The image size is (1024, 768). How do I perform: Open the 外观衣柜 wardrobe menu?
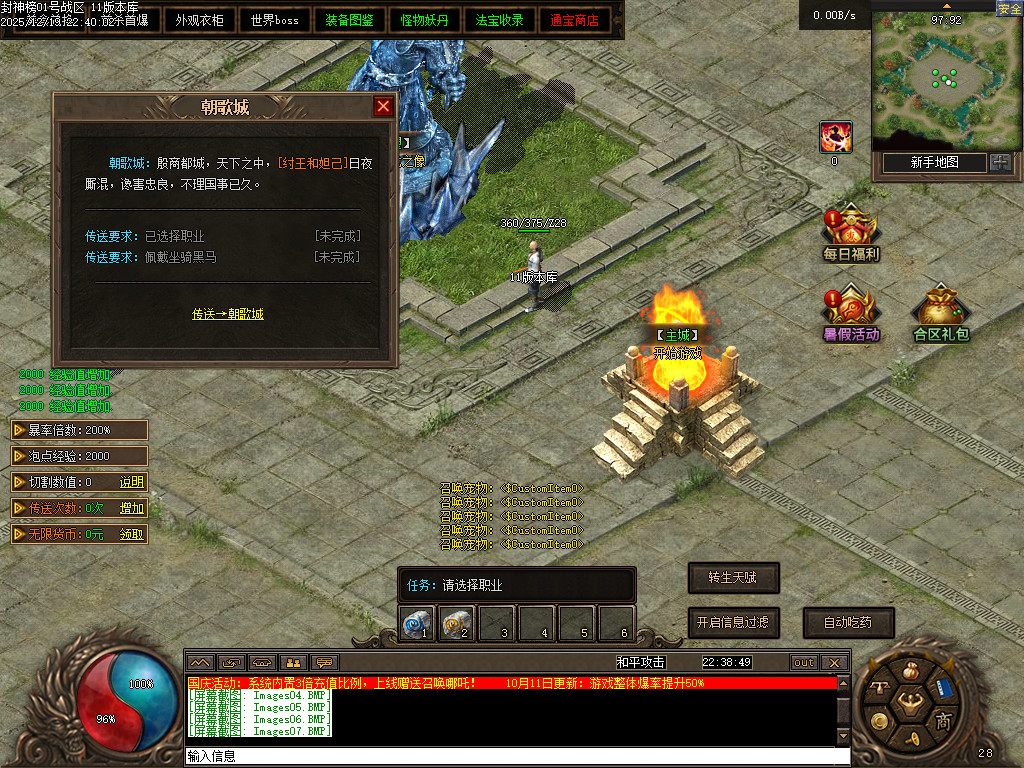[199, 20]
